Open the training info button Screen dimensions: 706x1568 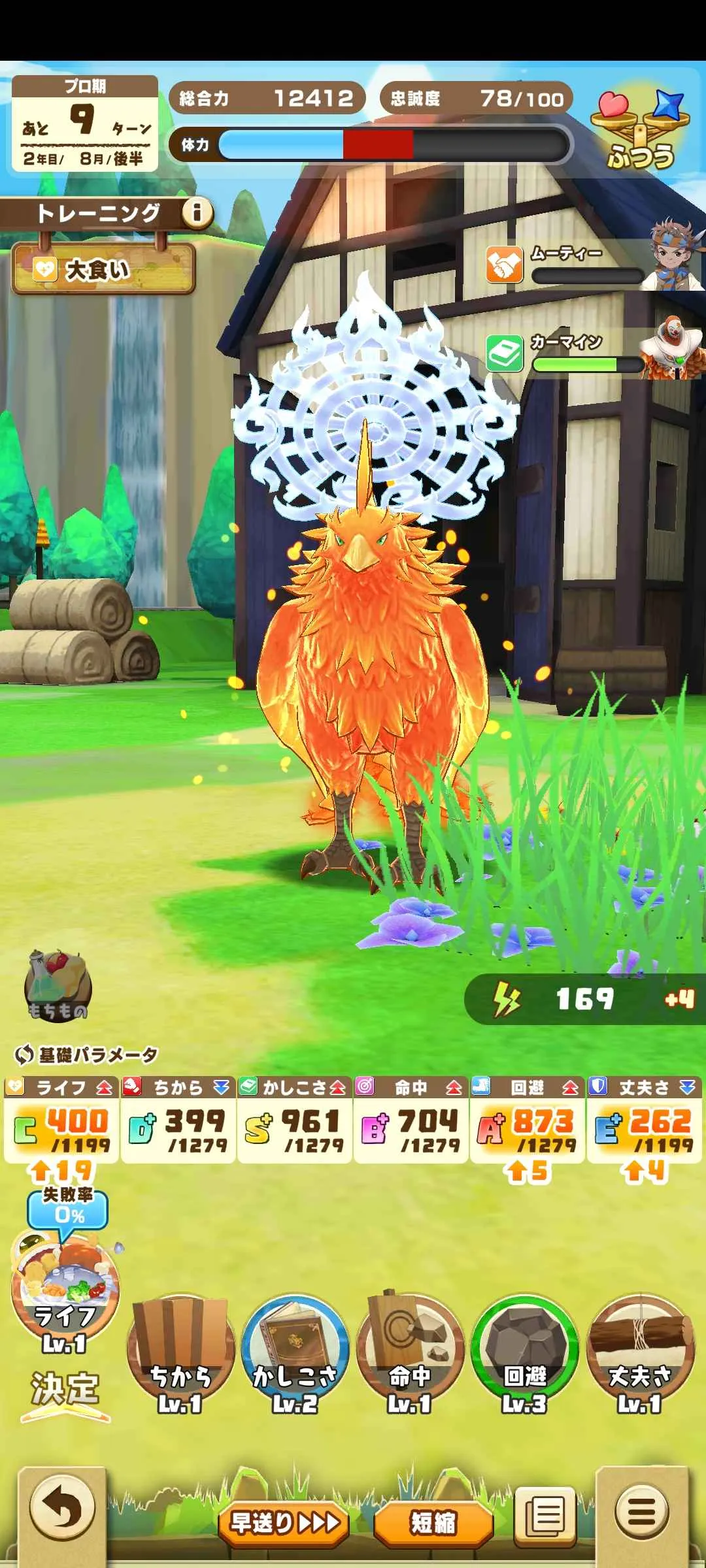[197, 212]
